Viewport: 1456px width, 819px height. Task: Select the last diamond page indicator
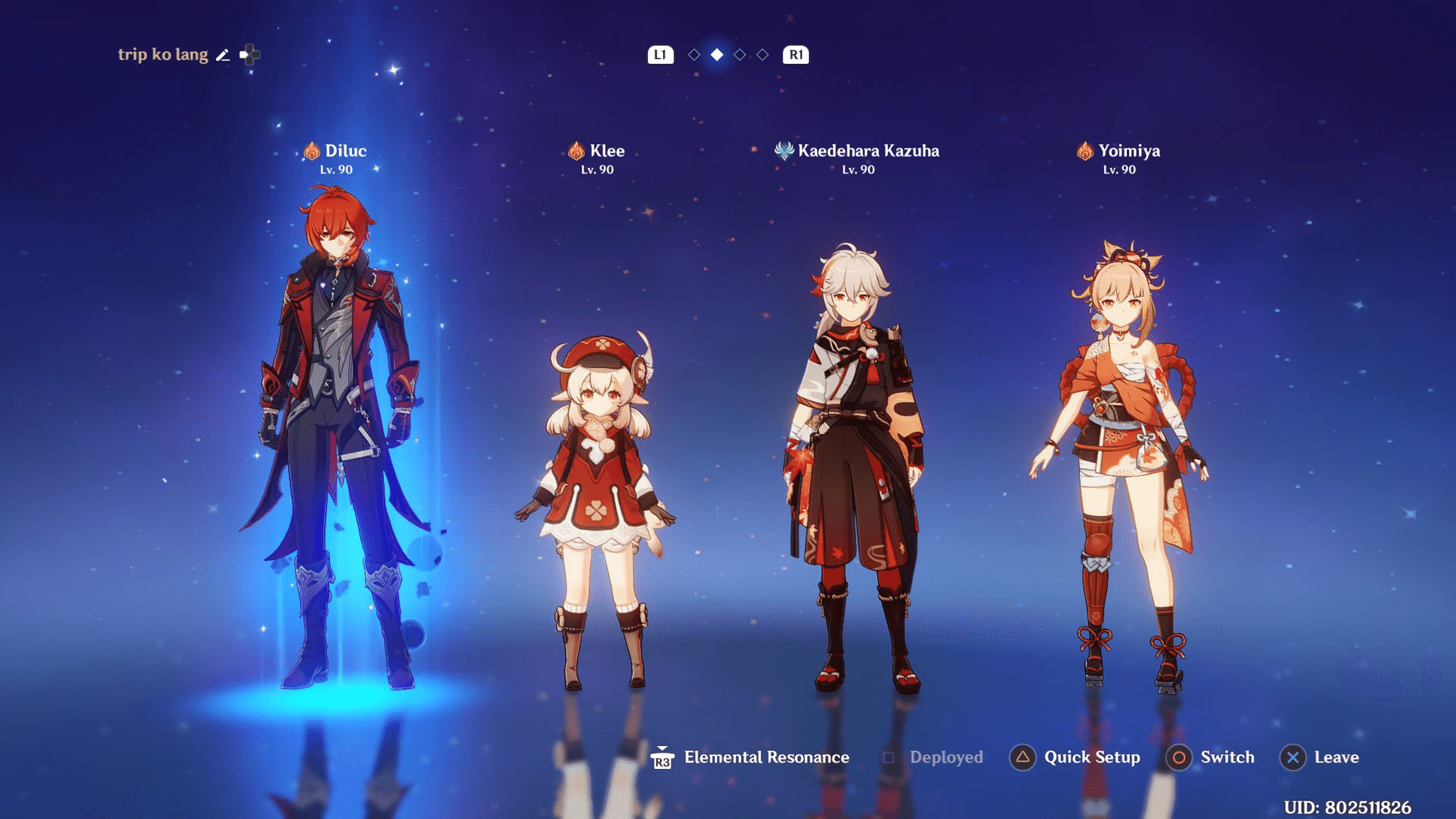[763, 55]
